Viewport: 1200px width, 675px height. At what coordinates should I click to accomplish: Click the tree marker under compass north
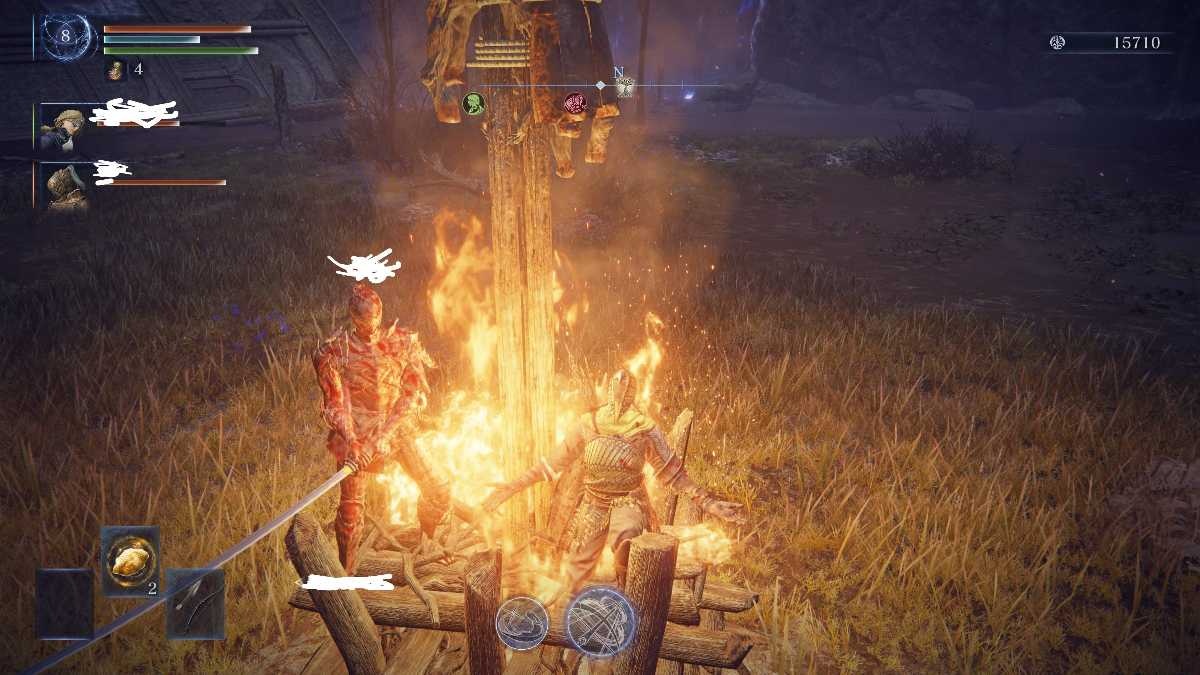(625, 88)
